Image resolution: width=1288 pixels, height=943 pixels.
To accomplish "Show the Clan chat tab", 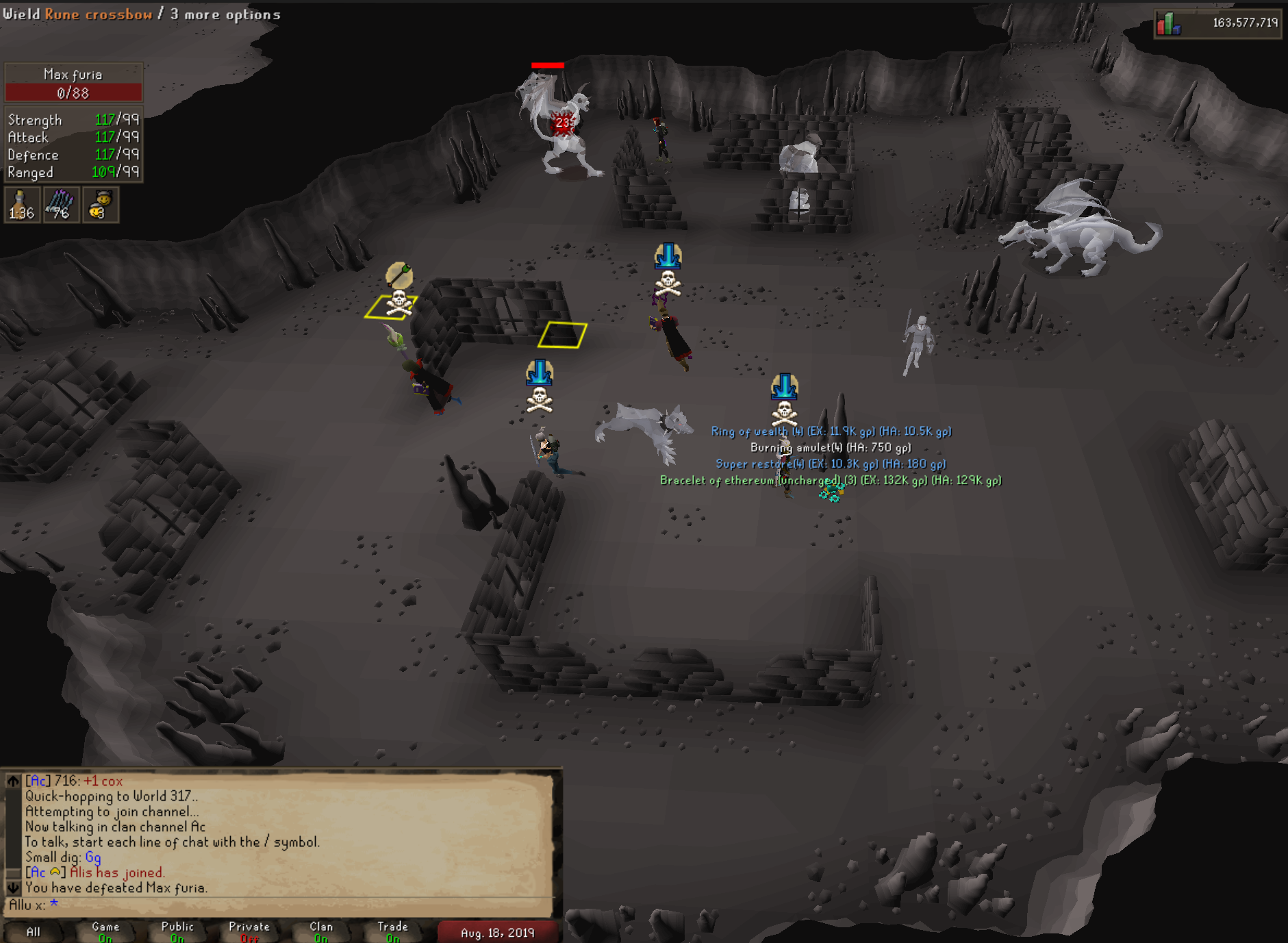I will click(321, 932).
